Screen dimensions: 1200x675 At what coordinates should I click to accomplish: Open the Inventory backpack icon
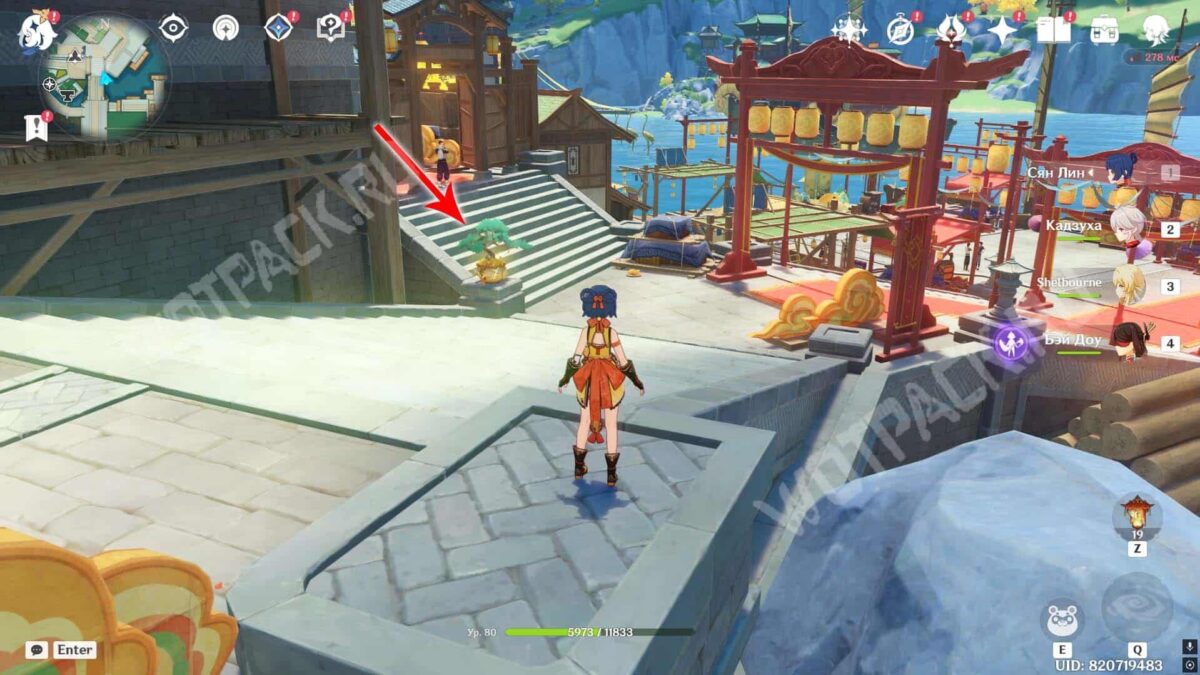1105,30
